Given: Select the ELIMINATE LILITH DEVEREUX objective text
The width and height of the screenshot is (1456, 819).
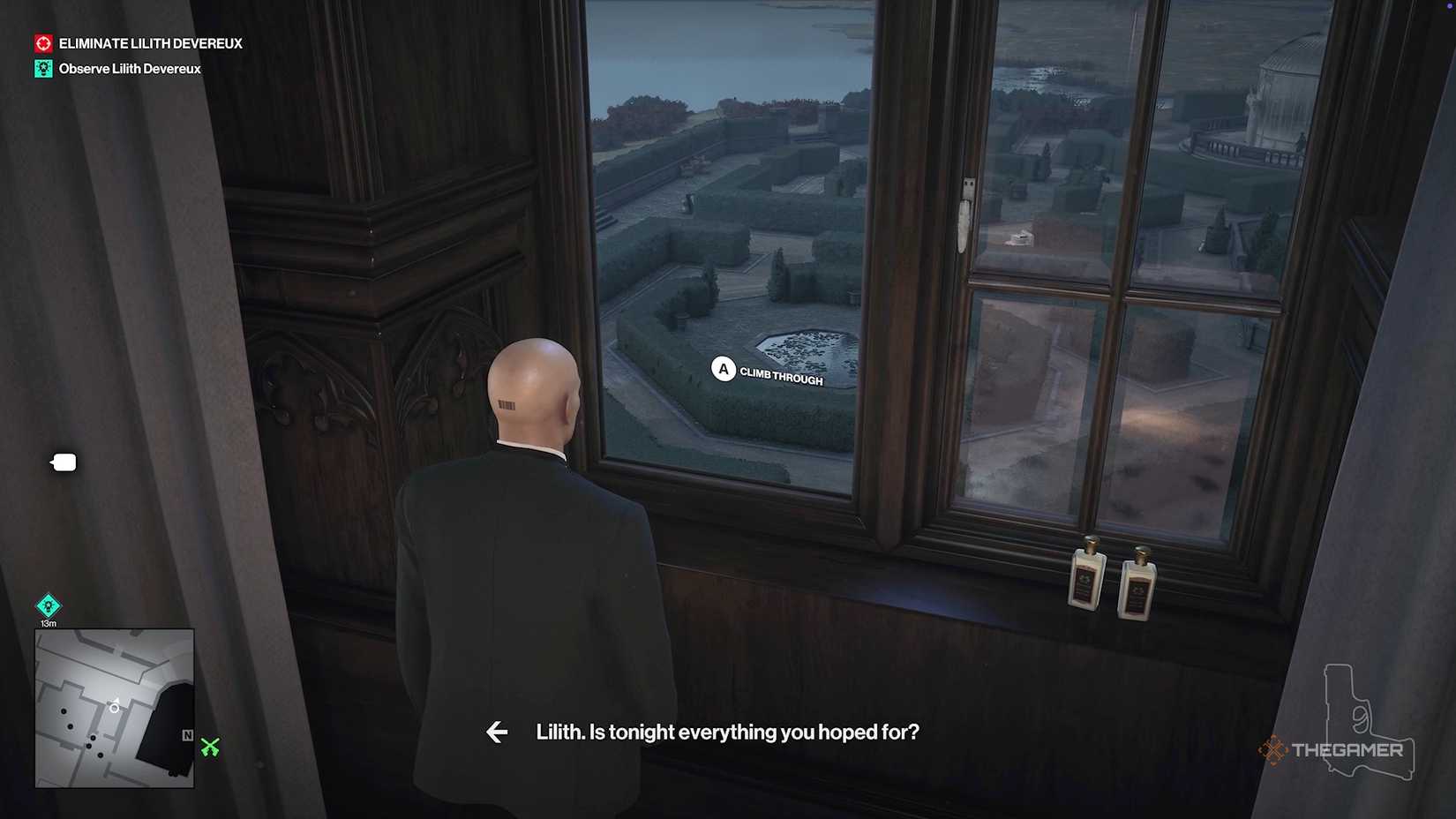Looking at the screenshot, I should tap(150, 41).
